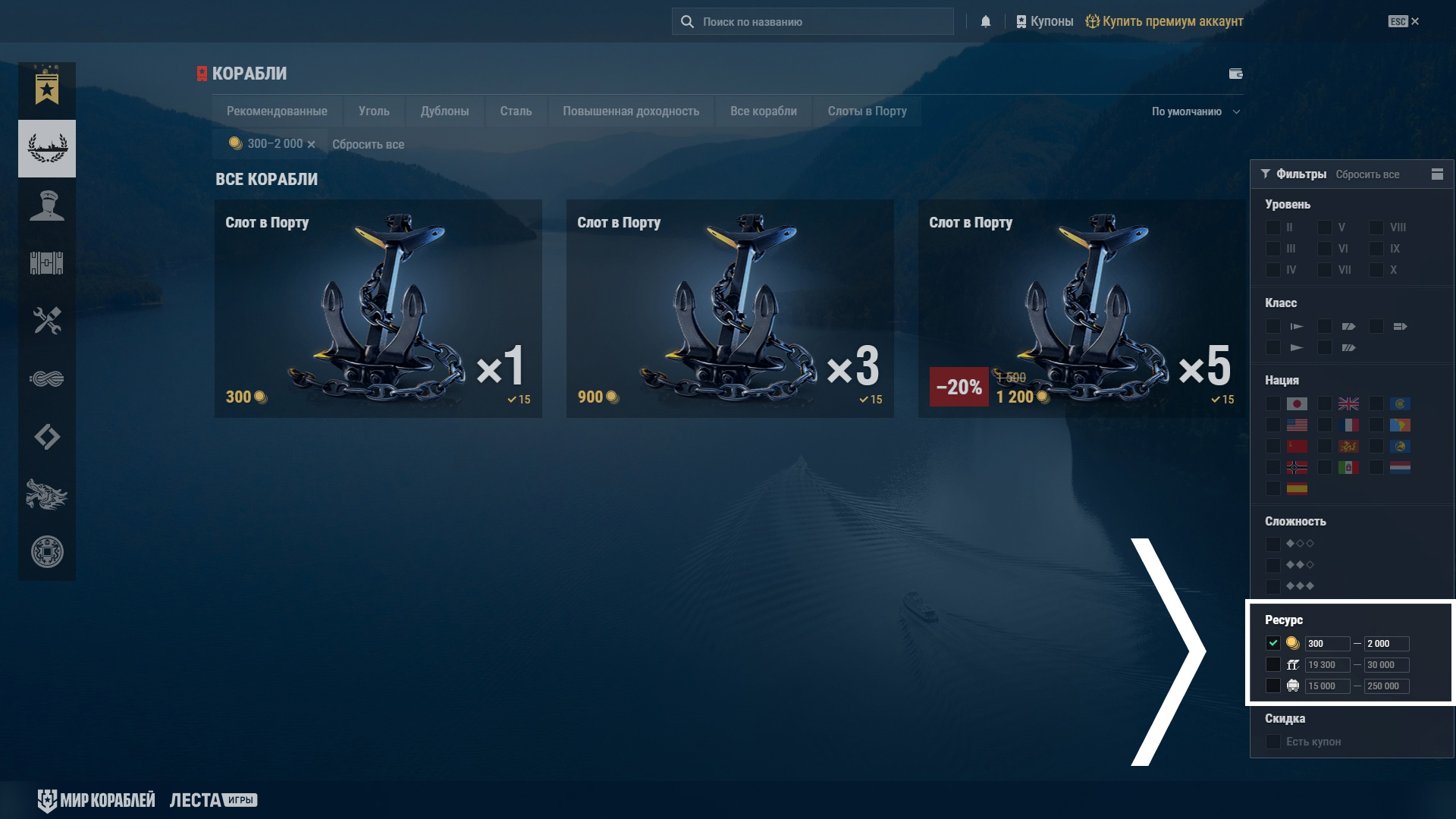Switch to the Рекомендованные tab
Viewport: 1456px width, 819px height.
click(x=277, y=111)
